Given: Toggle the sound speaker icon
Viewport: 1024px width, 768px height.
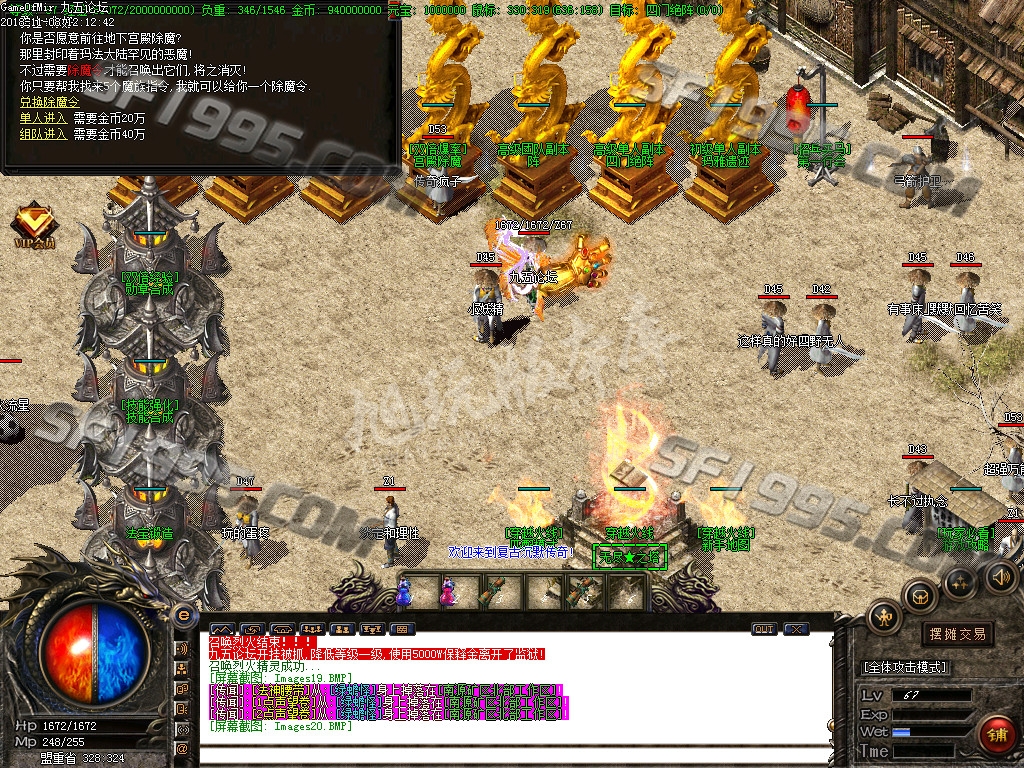Looking at the screenshot, I should pyautogui.click(x=1000, y=576).
